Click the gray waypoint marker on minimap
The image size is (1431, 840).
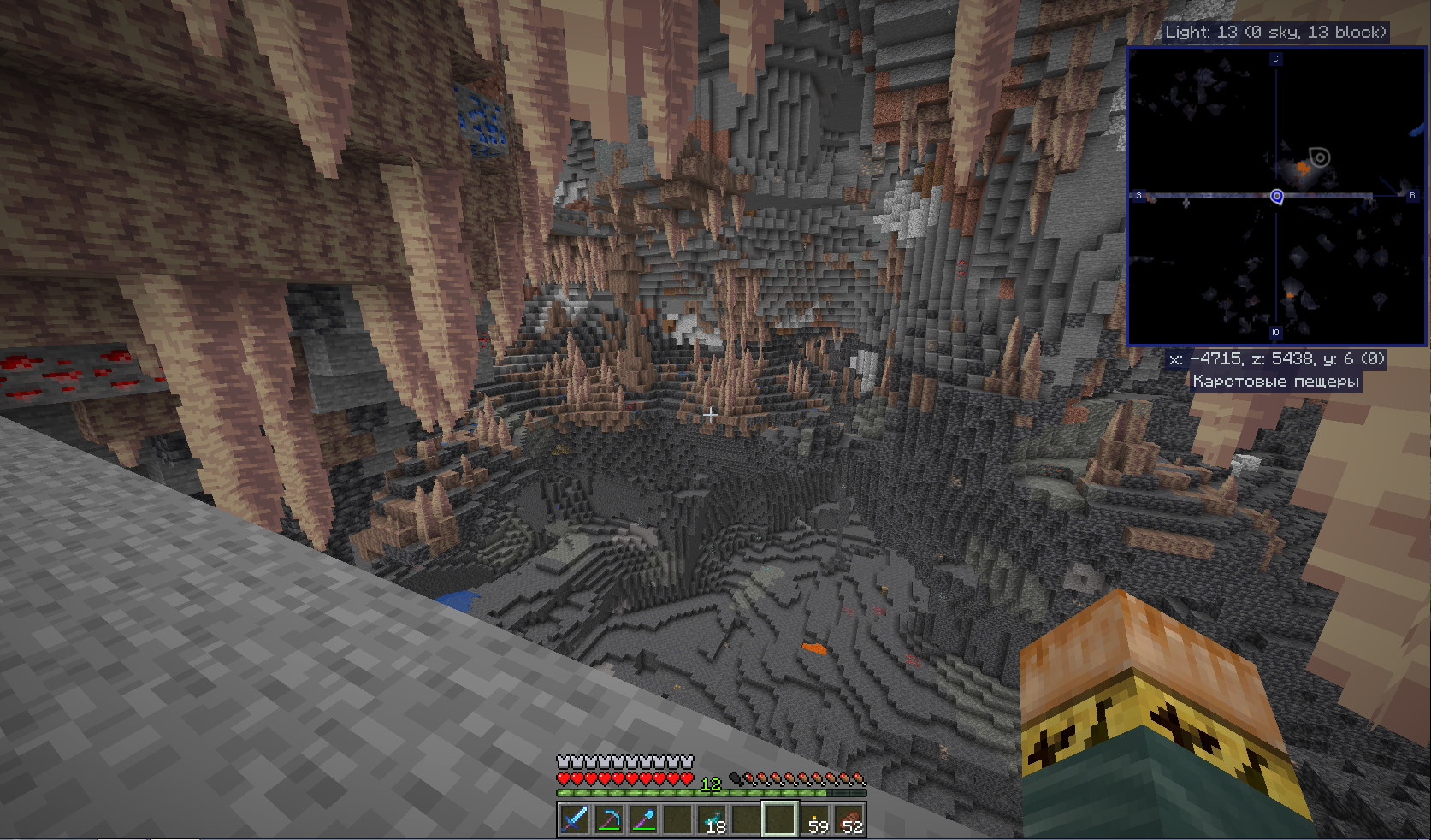point(1320,157)
